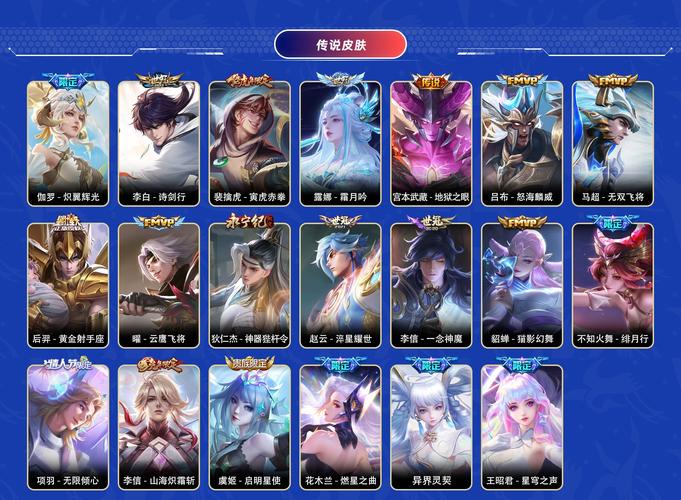The height and width of the screenshot is (500, 681).
Task: Select the 后羿 黄金射手座 skin card
Action: point(68,283)
